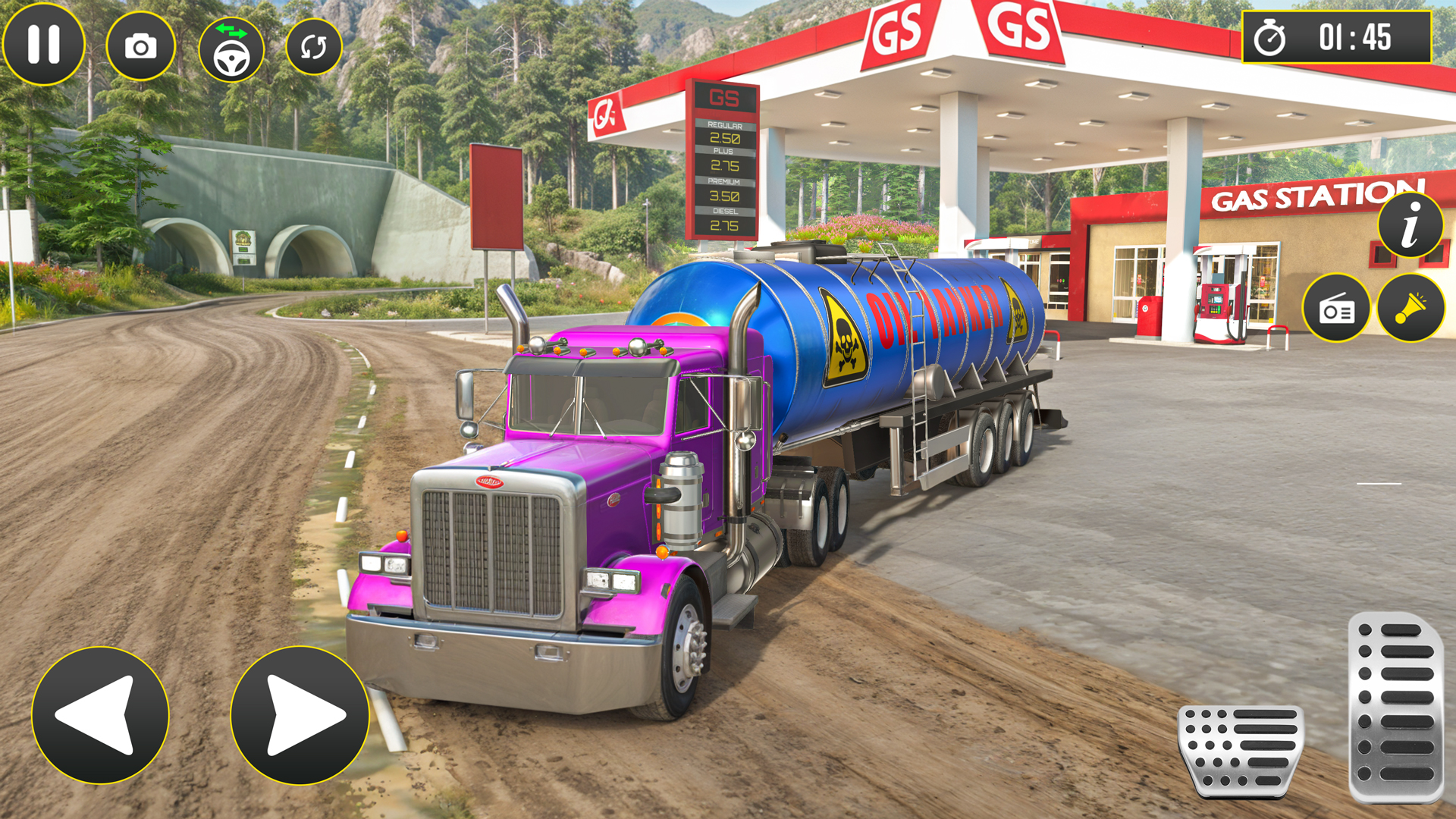Toggle the radio on or off
The height and width of the screenshot is (819, 1456).
tap(1335, 308)
